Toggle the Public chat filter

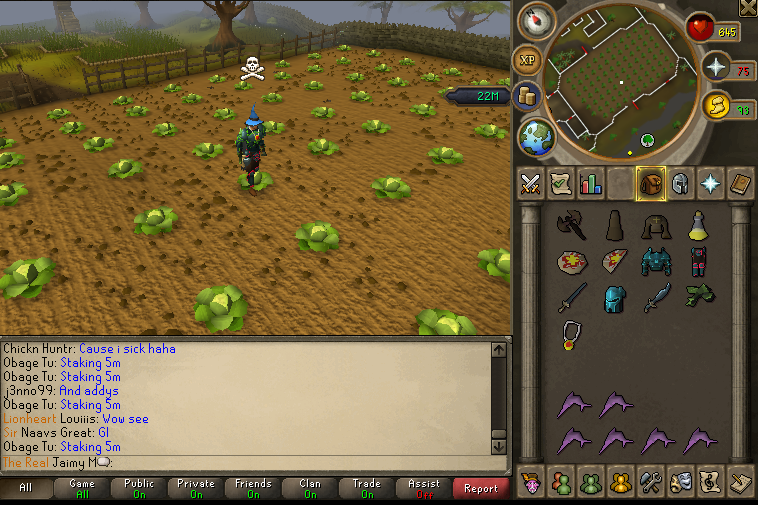139,489
